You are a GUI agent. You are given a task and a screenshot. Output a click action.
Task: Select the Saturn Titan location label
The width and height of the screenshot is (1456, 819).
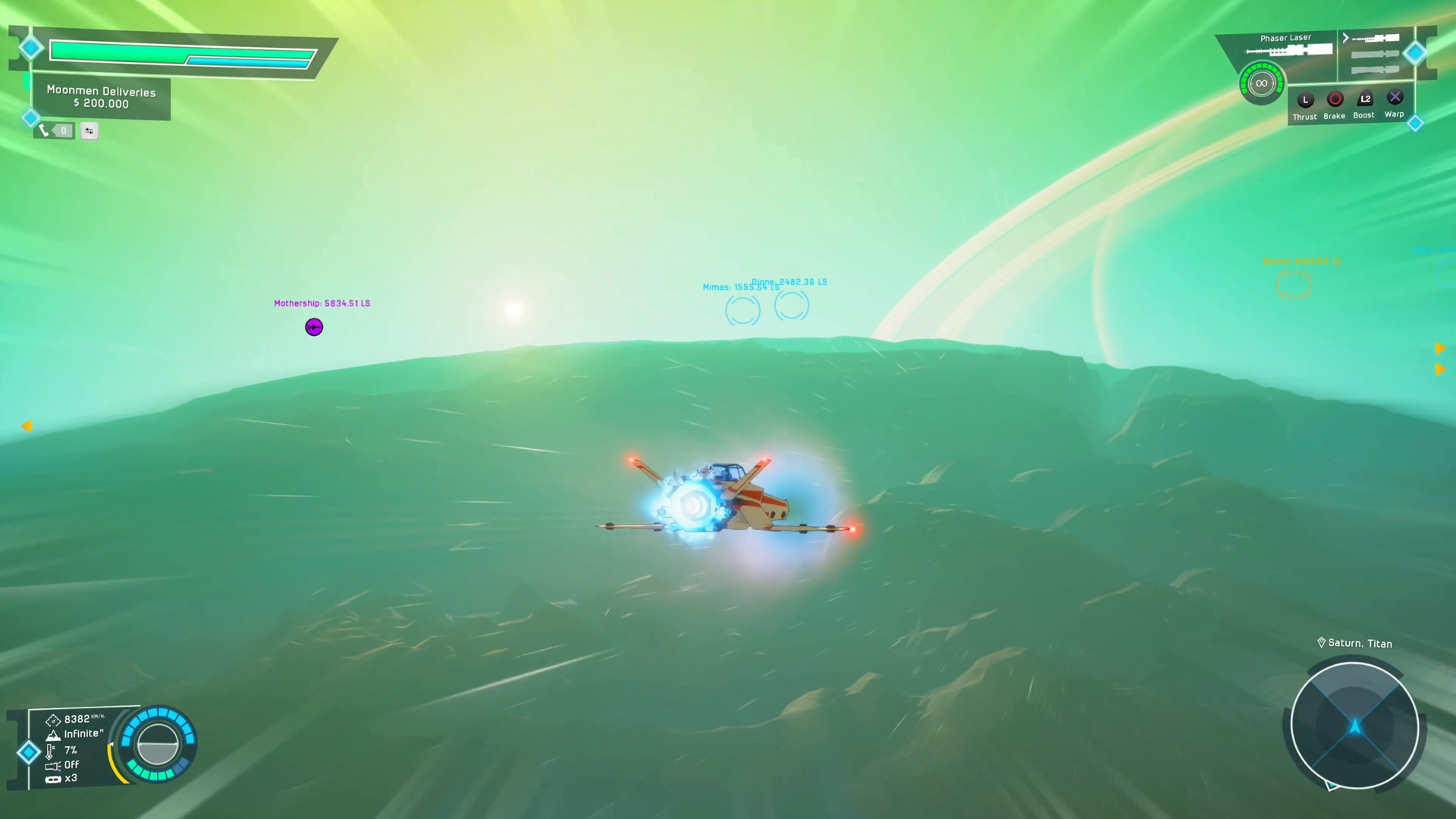[1354, 643]
